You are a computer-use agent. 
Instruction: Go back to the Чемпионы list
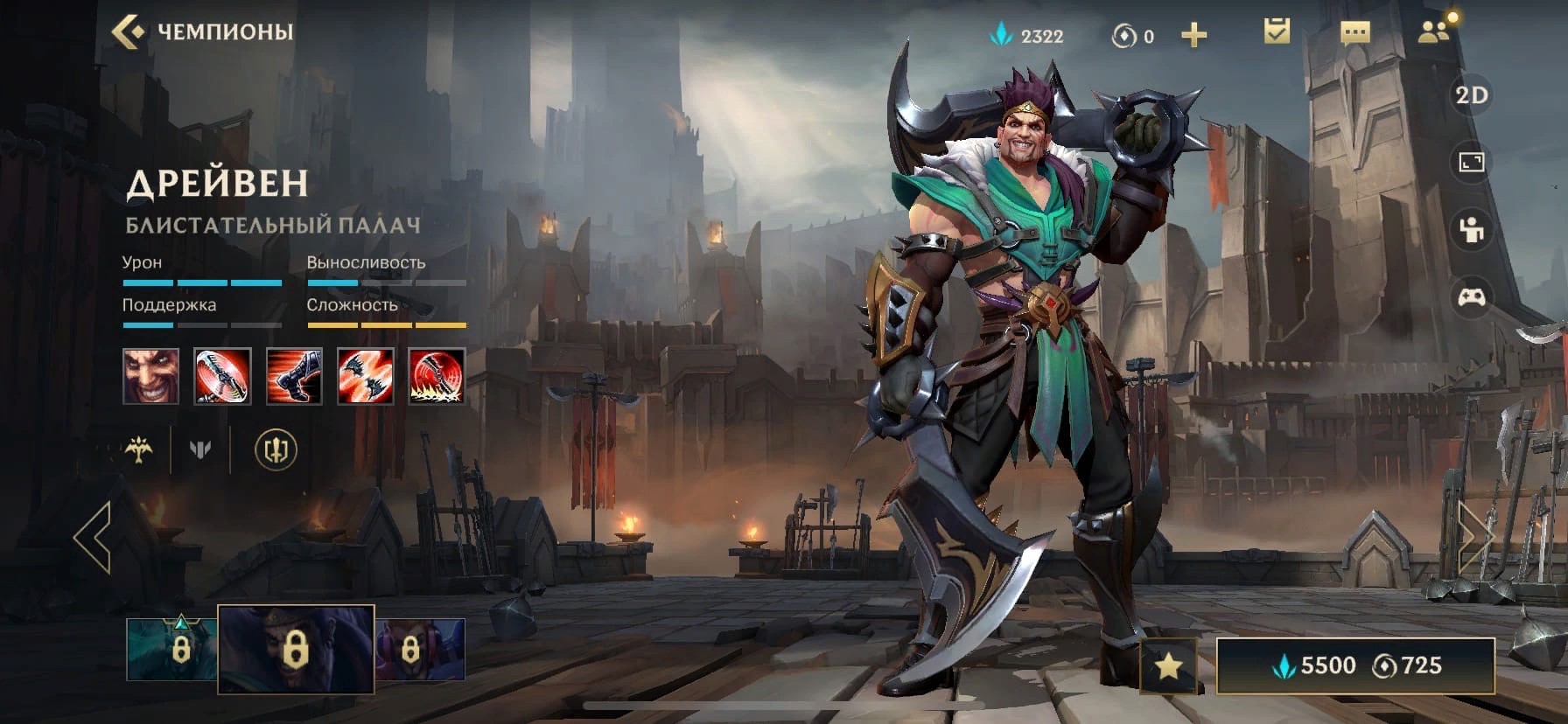click(x=201, y=32)
